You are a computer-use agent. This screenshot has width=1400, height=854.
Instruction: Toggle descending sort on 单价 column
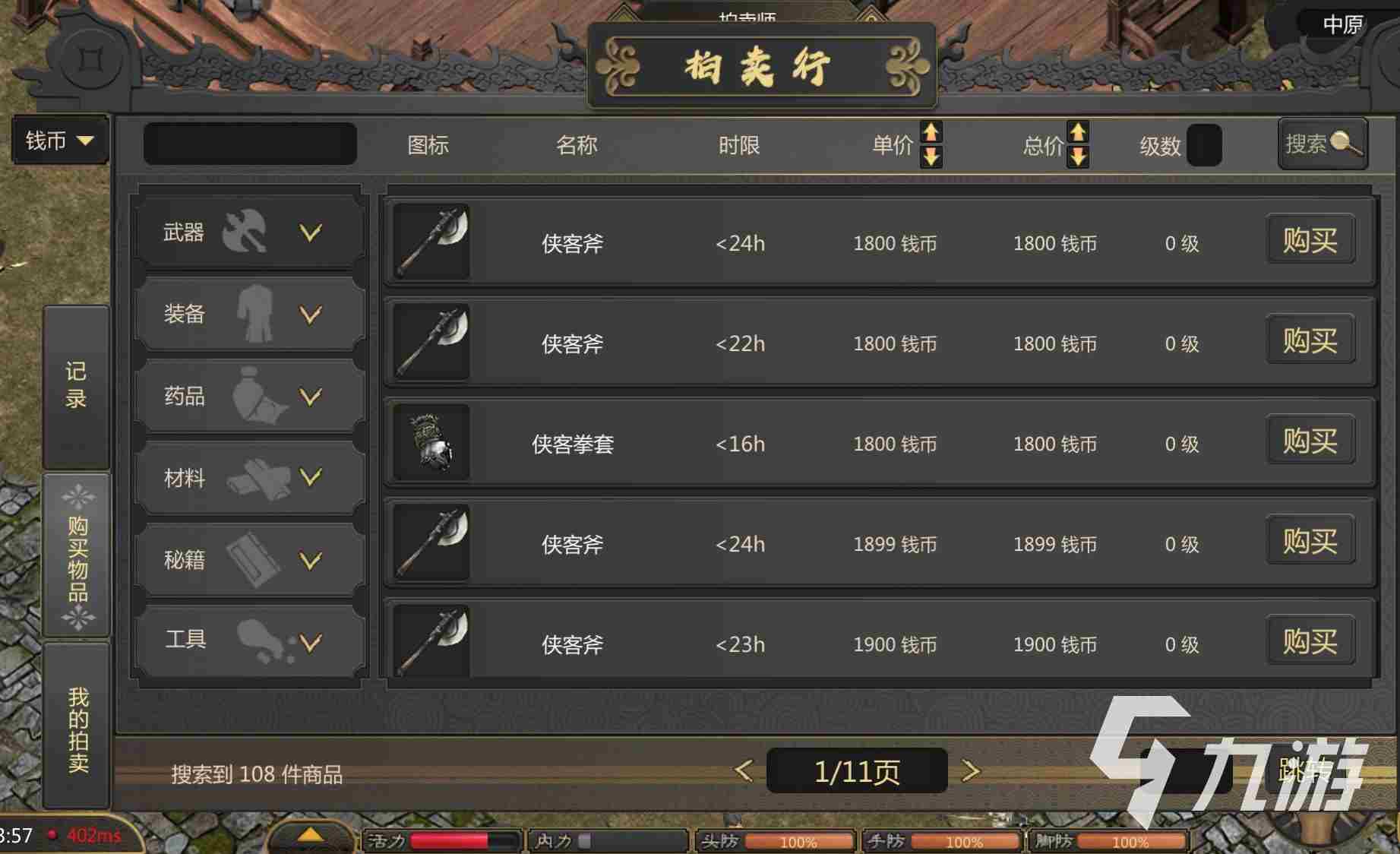[931, 158]
